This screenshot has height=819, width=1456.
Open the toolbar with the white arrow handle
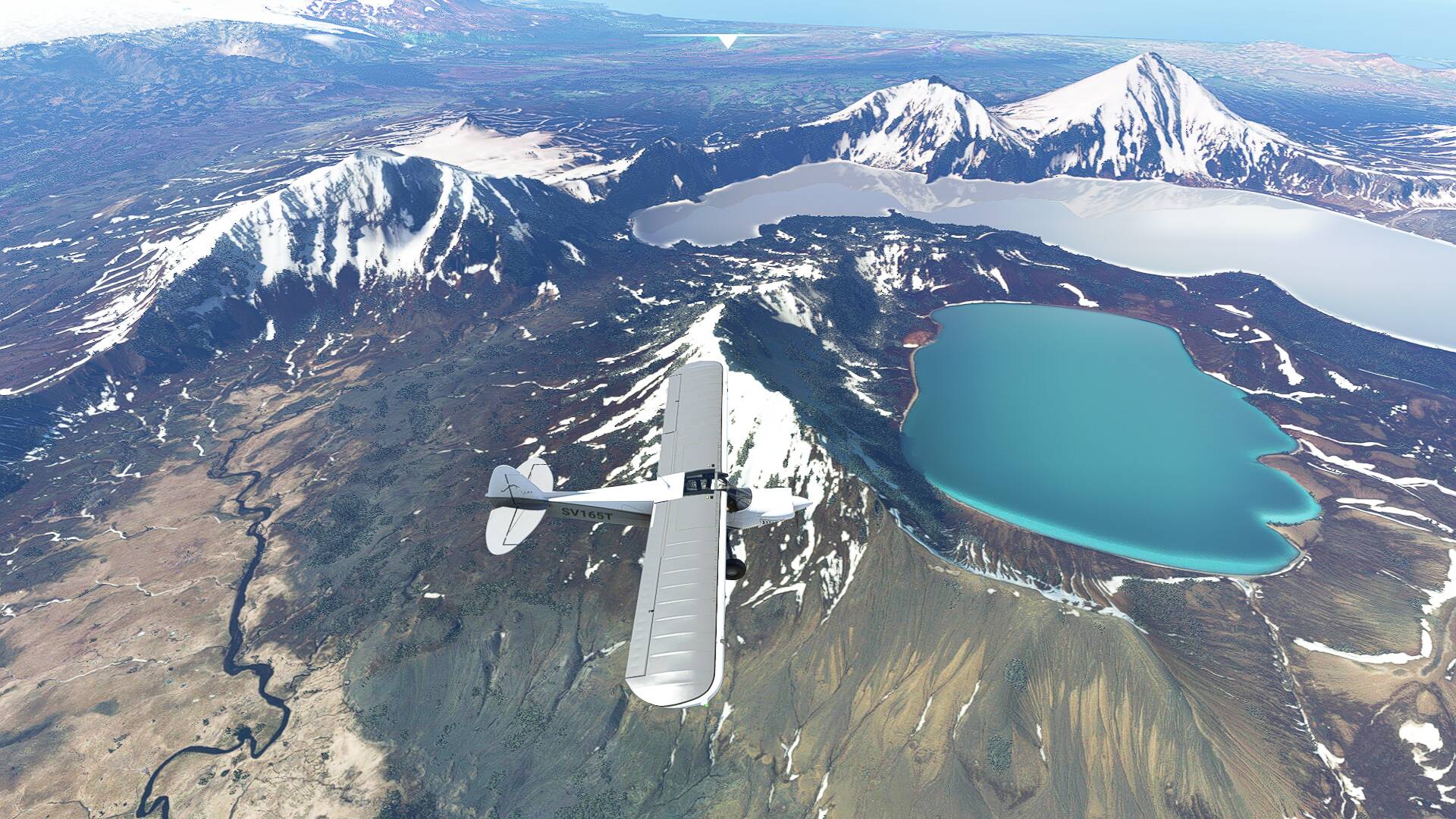(x=728, y=41)
